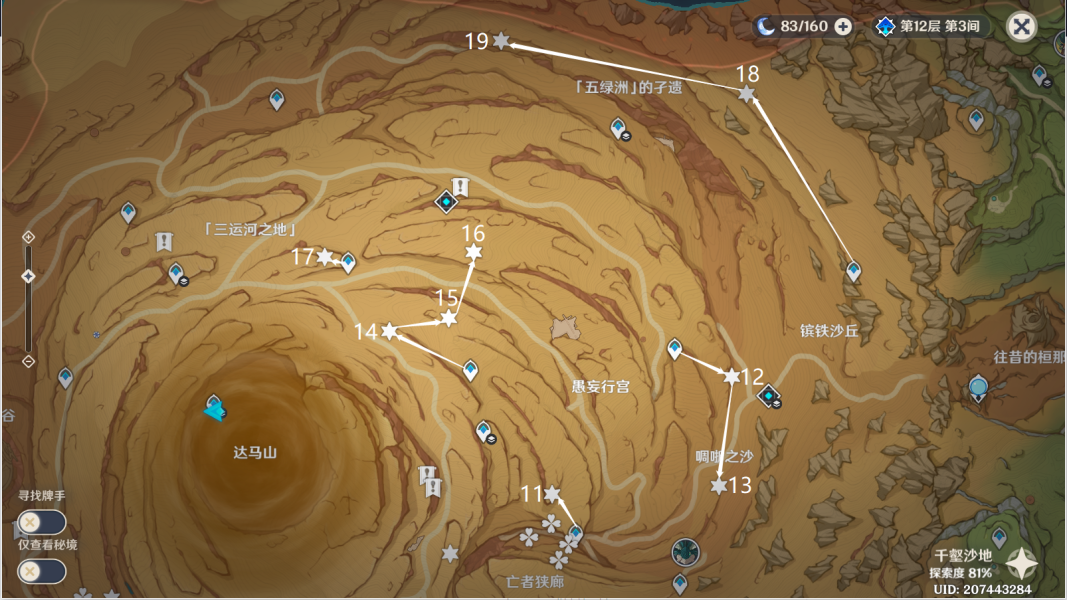Select the Statue of the Seven marker
The height and width of the screenshot is (600, 1067).
979,387
